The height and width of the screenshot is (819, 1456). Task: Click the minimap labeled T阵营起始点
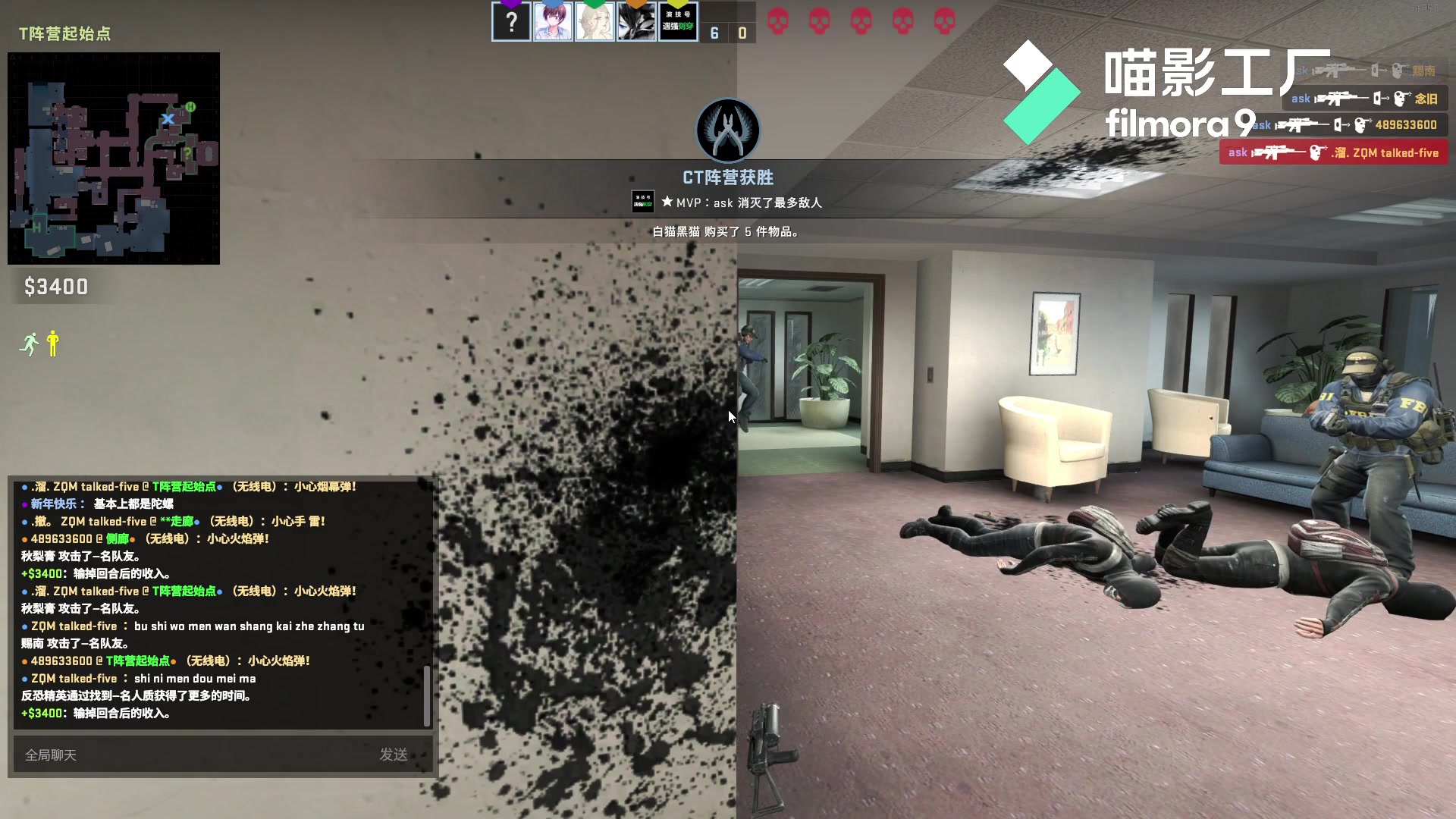pyautogui.click(x=112, y=157)
